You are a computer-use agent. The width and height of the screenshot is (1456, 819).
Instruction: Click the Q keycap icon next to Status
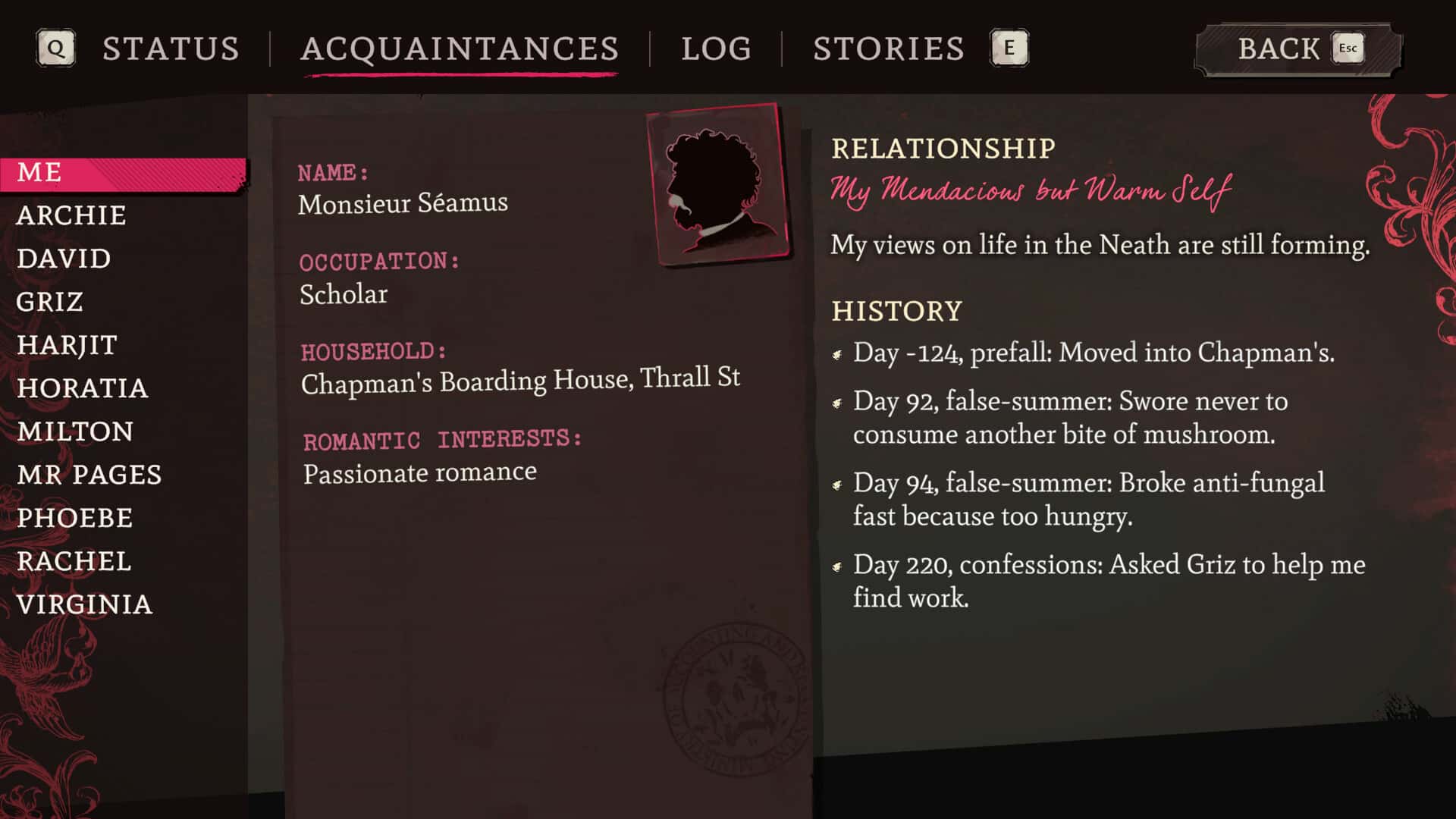point(56,48)
